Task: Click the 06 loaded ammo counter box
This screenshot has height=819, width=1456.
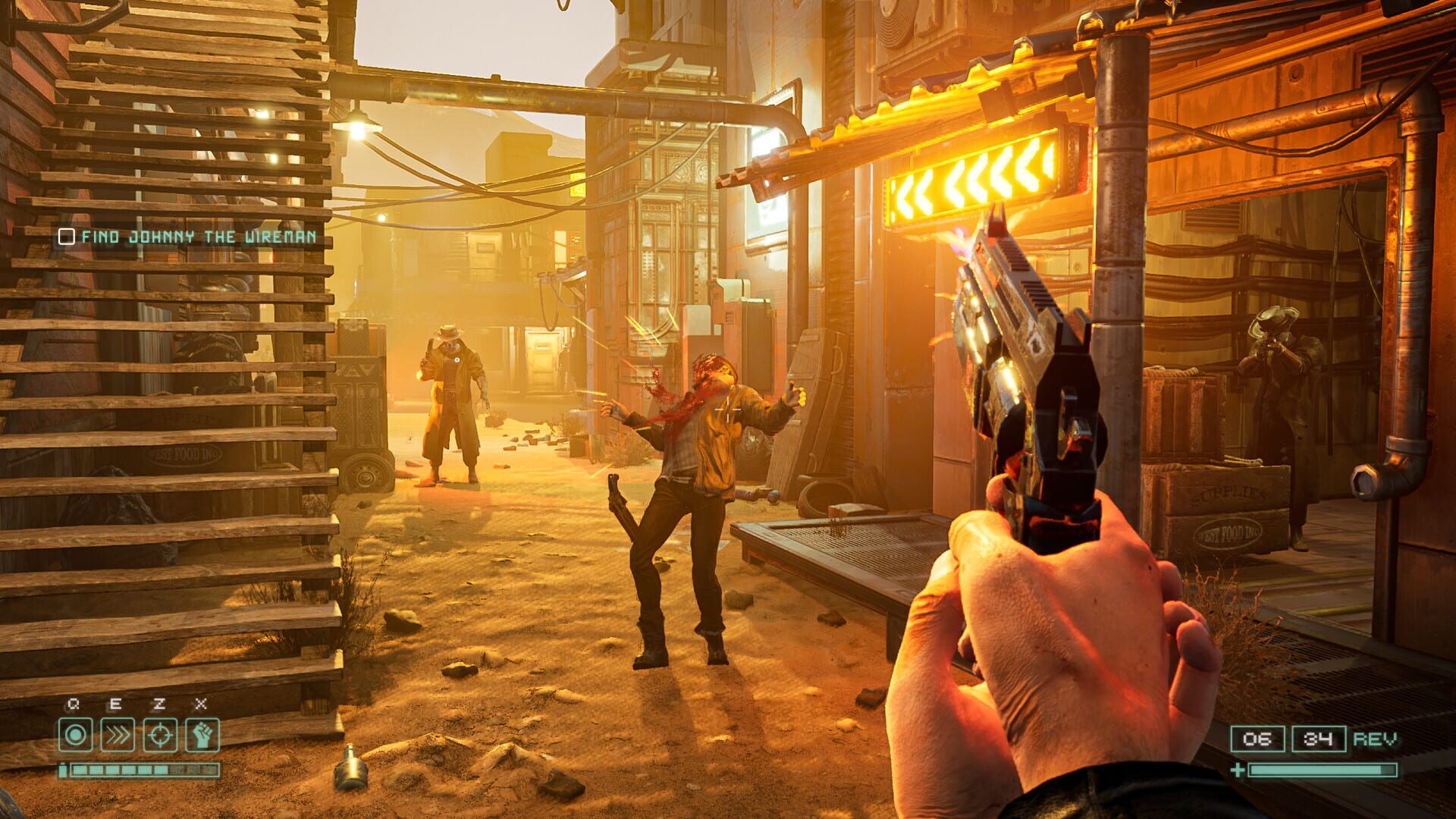Action: click(x=1257, y=739)
